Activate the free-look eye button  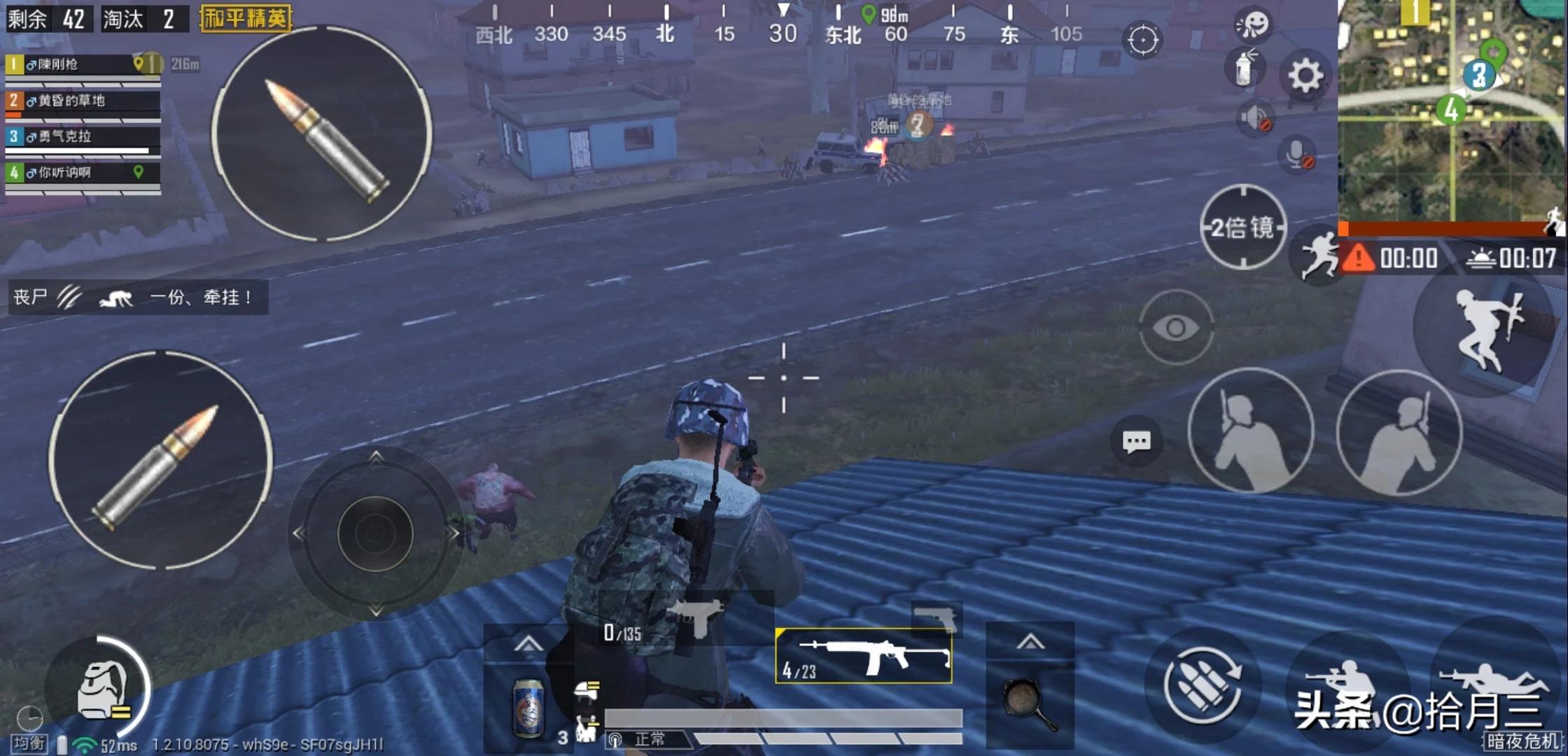(1176, 327)
